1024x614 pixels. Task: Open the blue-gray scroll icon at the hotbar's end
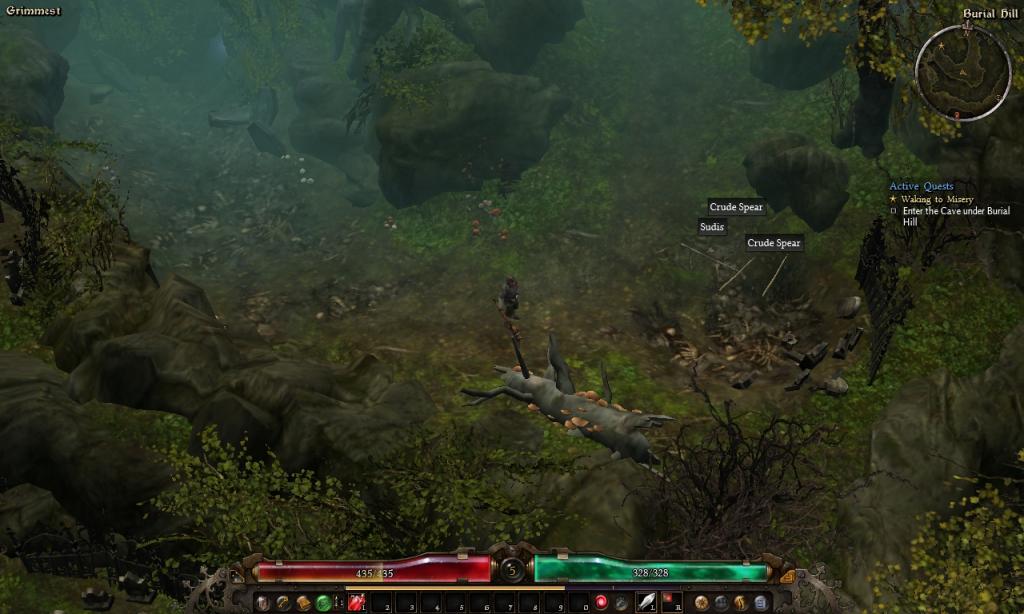(x=759, y=602)
